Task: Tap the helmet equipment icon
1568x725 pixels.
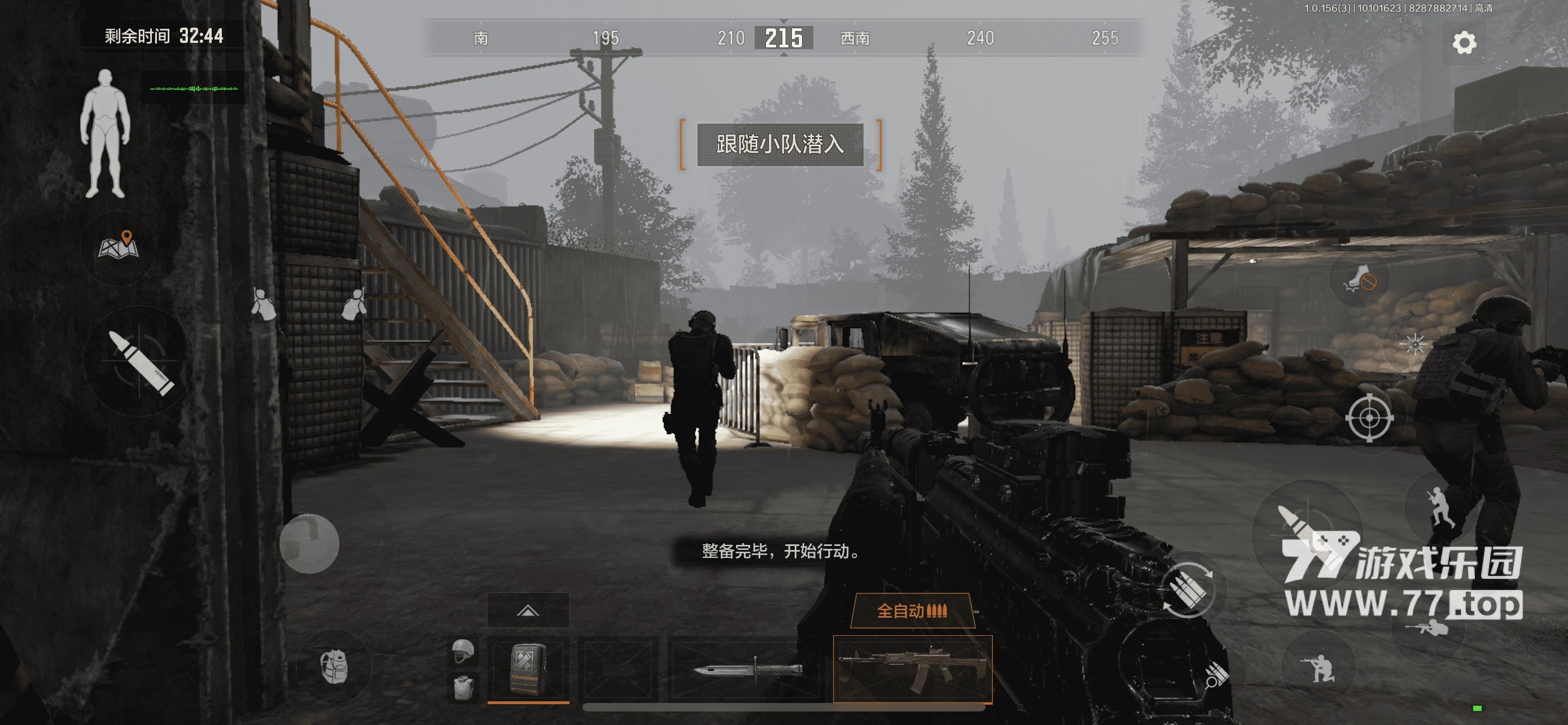Action: (463, 650)
